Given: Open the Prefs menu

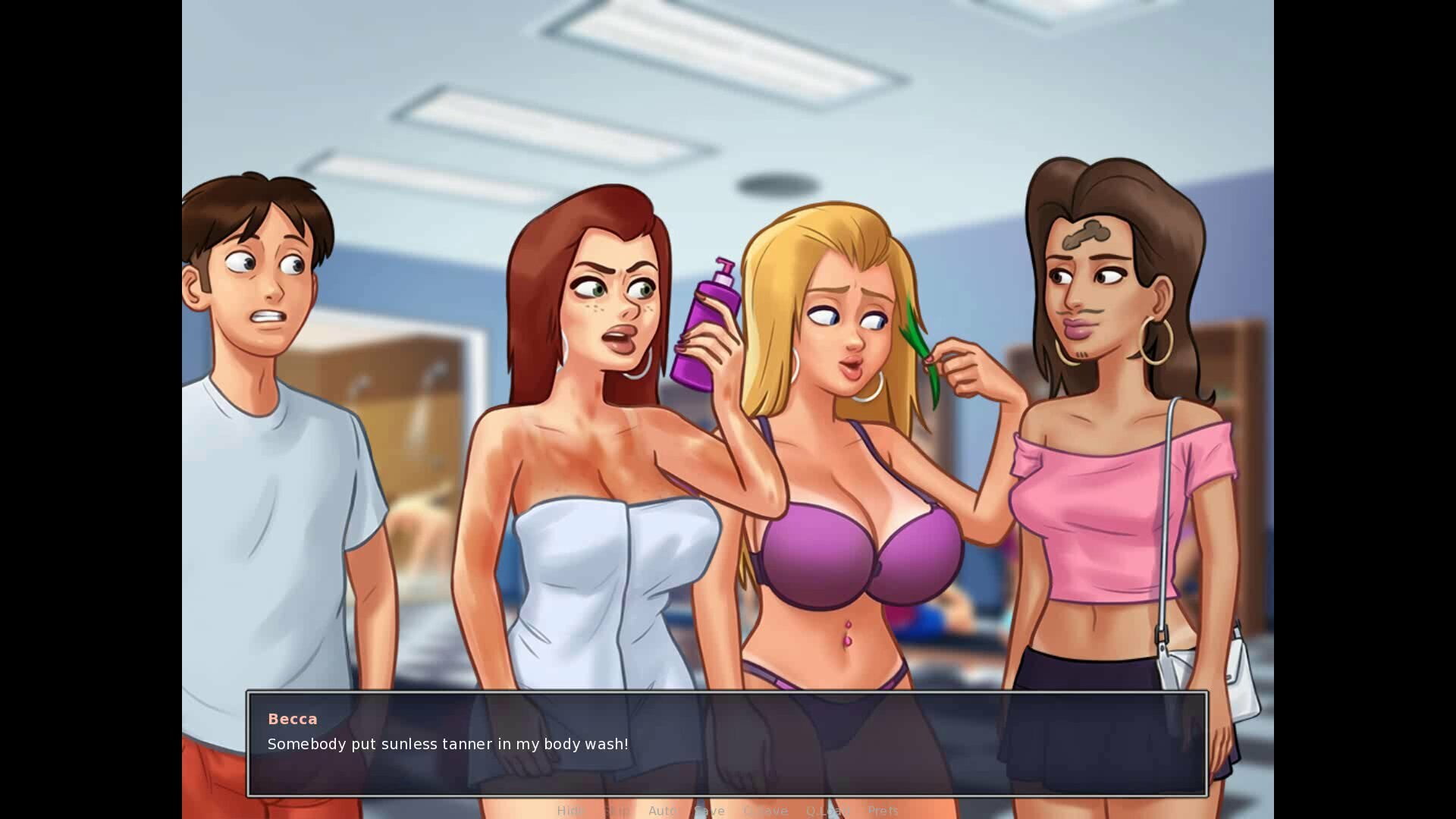Looking at the screenshot, I should [x=883, y=811].
